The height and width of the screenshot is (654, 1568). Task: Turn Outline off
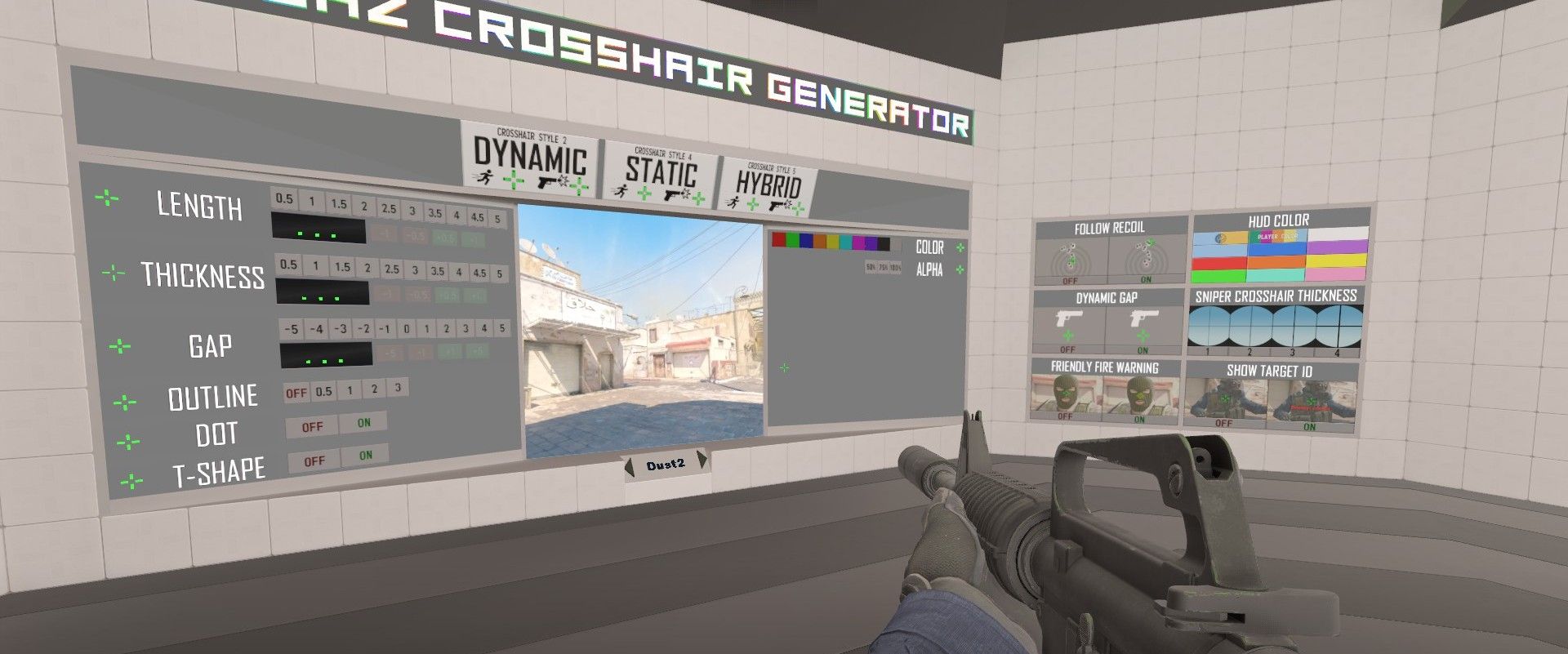click(296, 393)
